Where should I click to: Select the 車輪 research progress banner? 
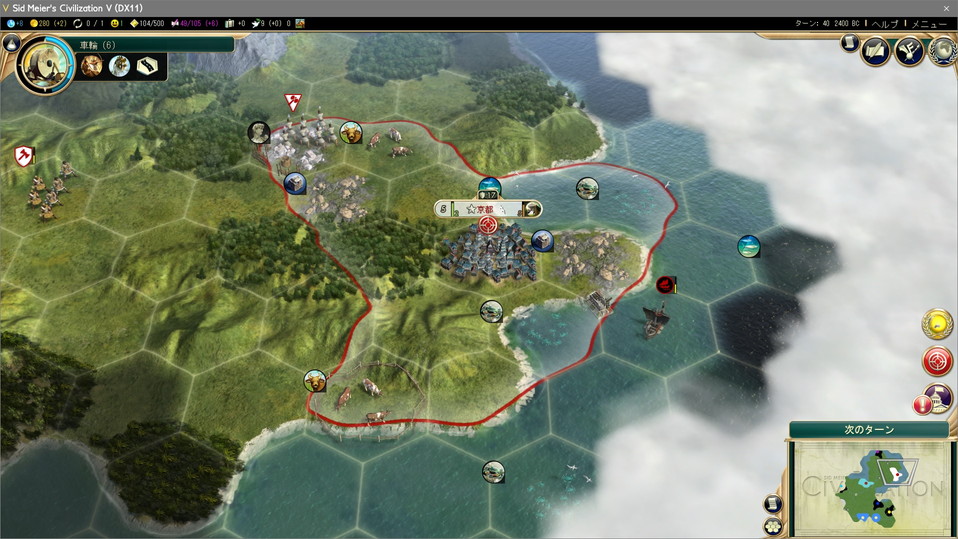tap(155, 44)
